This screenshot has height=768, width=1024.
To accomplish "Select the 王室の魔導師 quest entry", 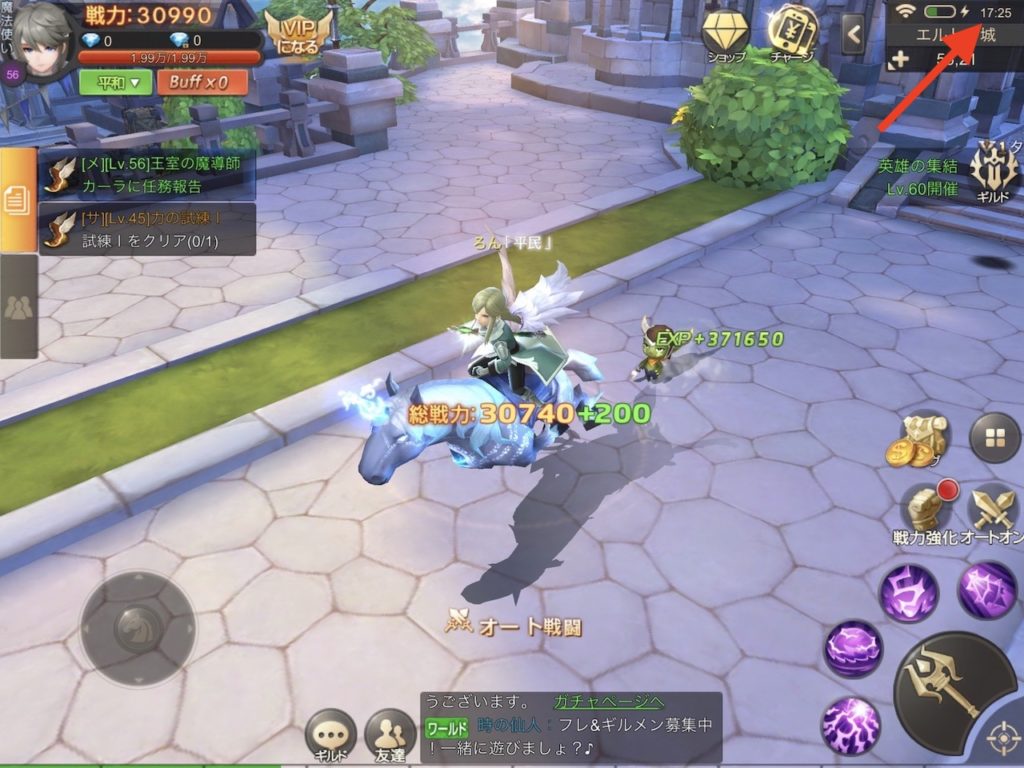I will [146, 174].
